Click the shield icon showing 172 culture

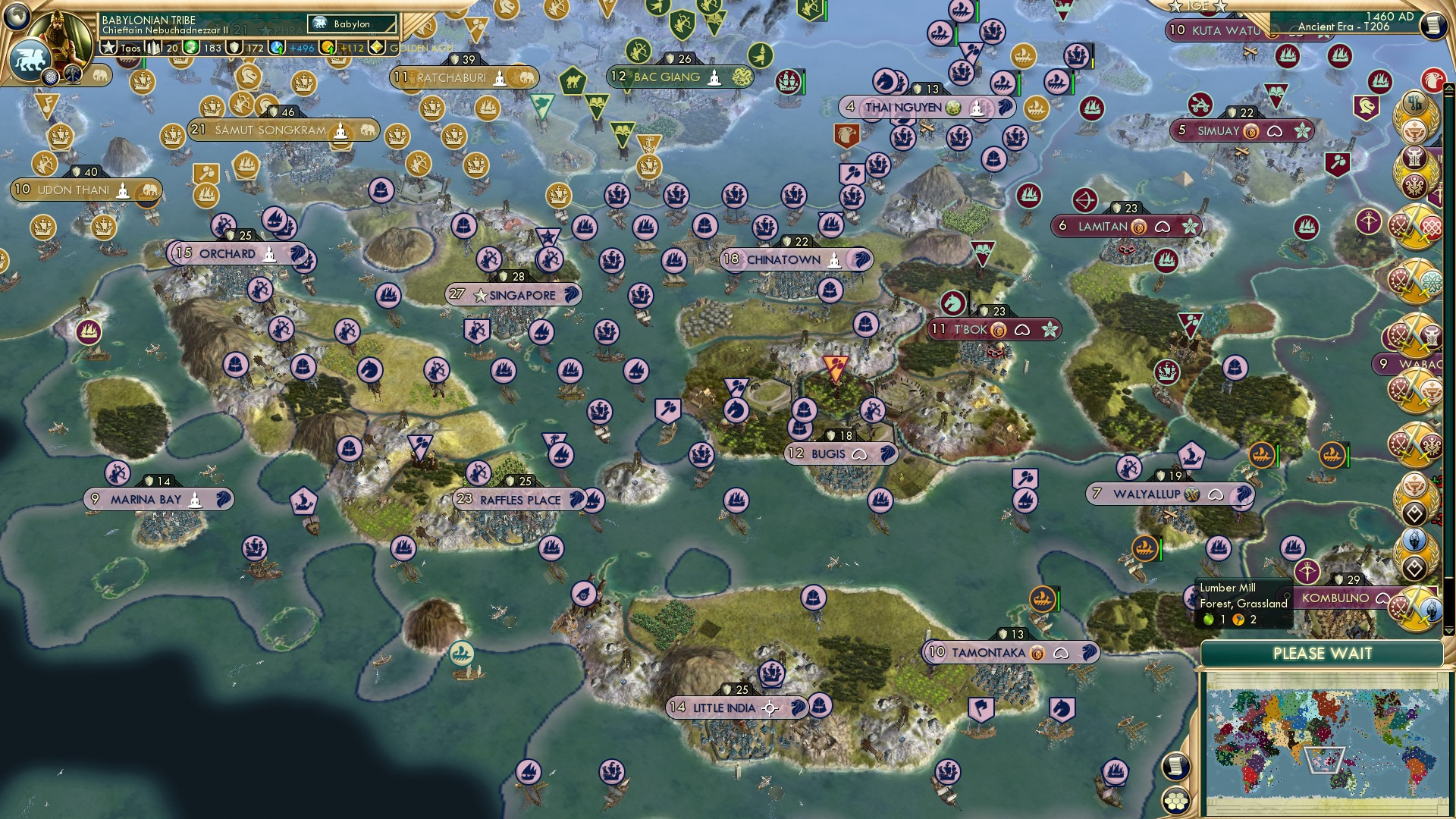tap(234, 48)
